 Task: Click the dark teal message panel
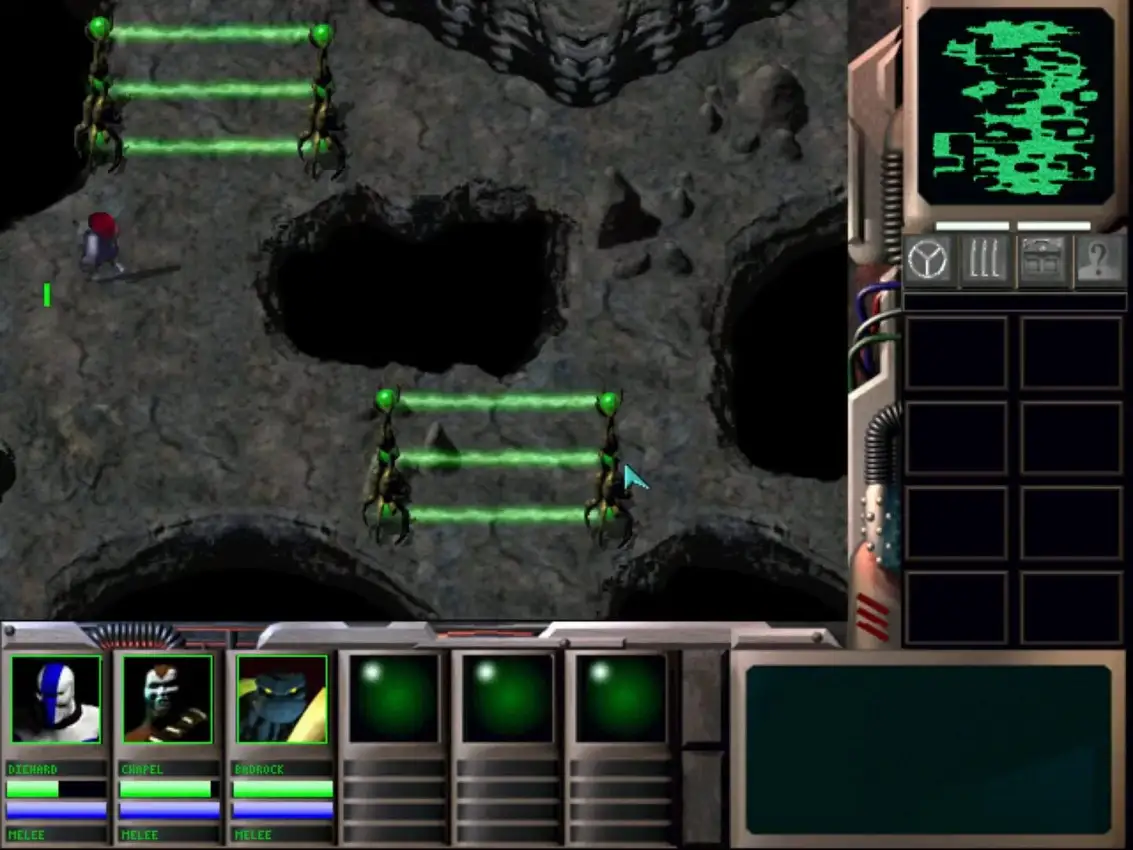pos(928,749)
